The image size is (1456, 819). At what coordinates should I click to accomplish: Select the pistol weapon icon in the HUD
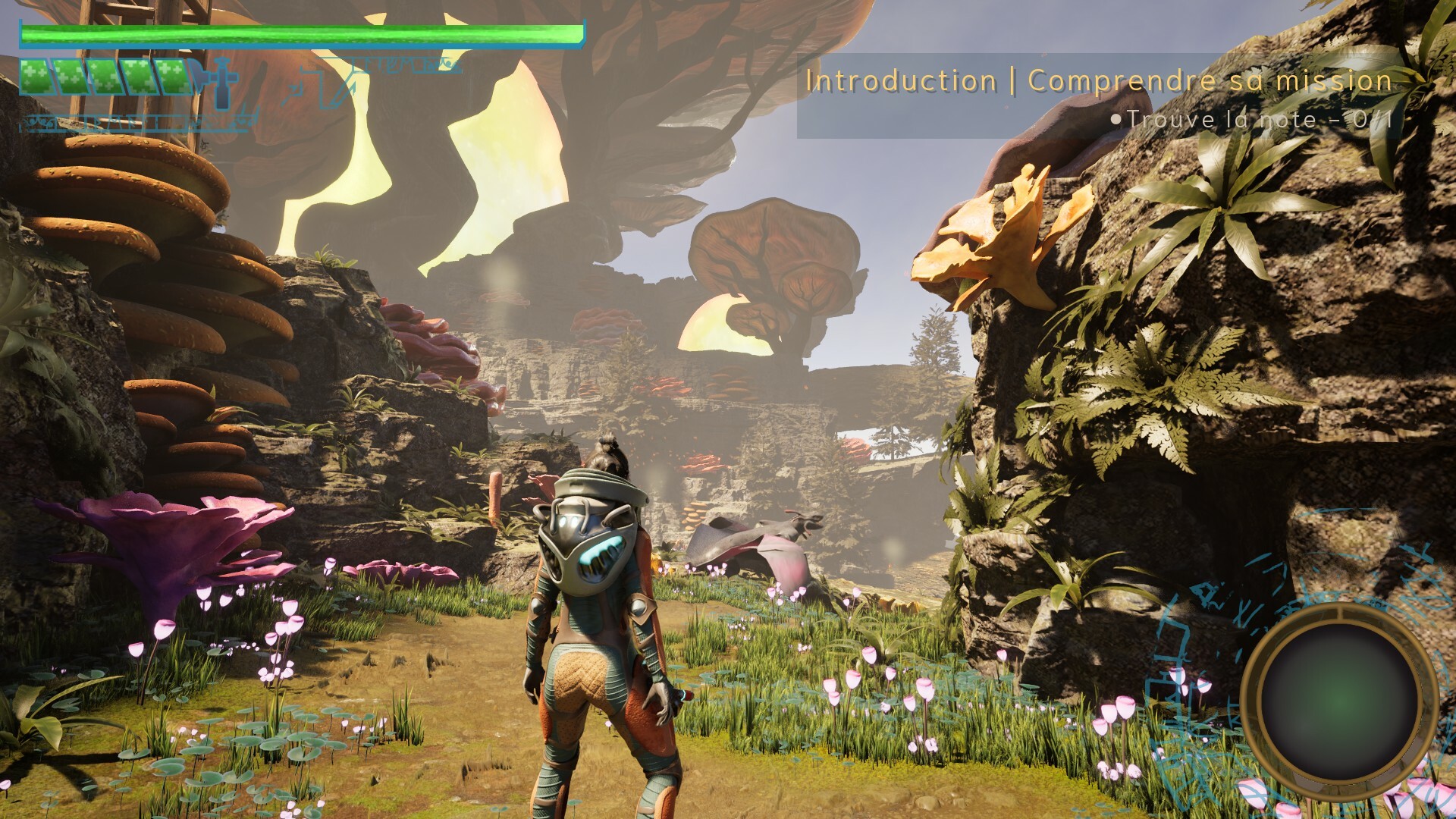pos(221,83)
